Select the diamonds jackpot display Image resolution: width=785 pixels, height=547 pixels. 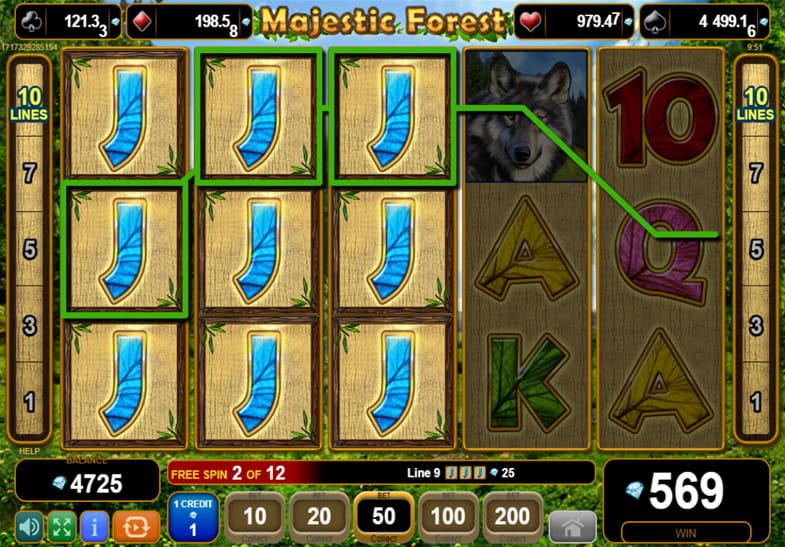(x=189, y=21)
